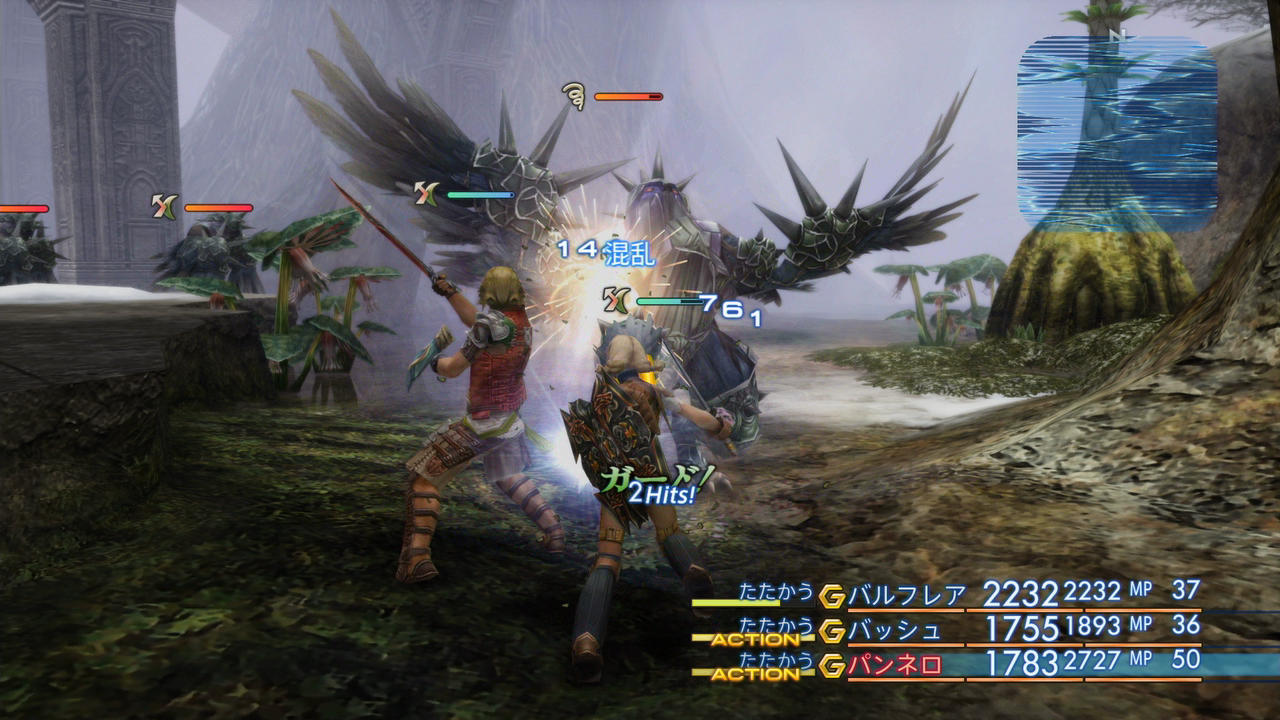This screenshot has width=1280, height=720.
Task: Toggle the gambit G icon beside パンネロ
Action: [x=832, y=665]
